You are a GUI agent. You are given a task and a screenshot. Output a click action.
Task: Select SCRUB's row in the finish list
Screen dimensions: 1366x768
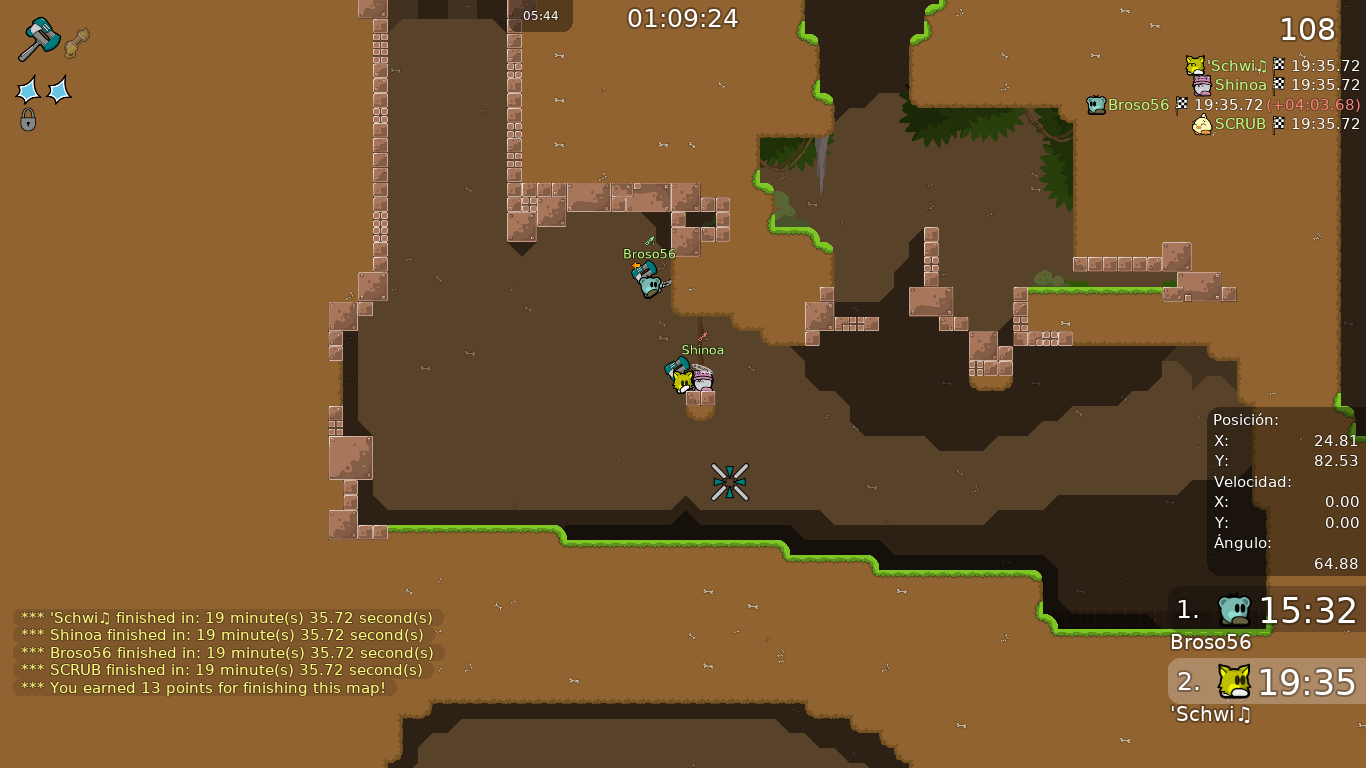click(x=1275, y=124)
